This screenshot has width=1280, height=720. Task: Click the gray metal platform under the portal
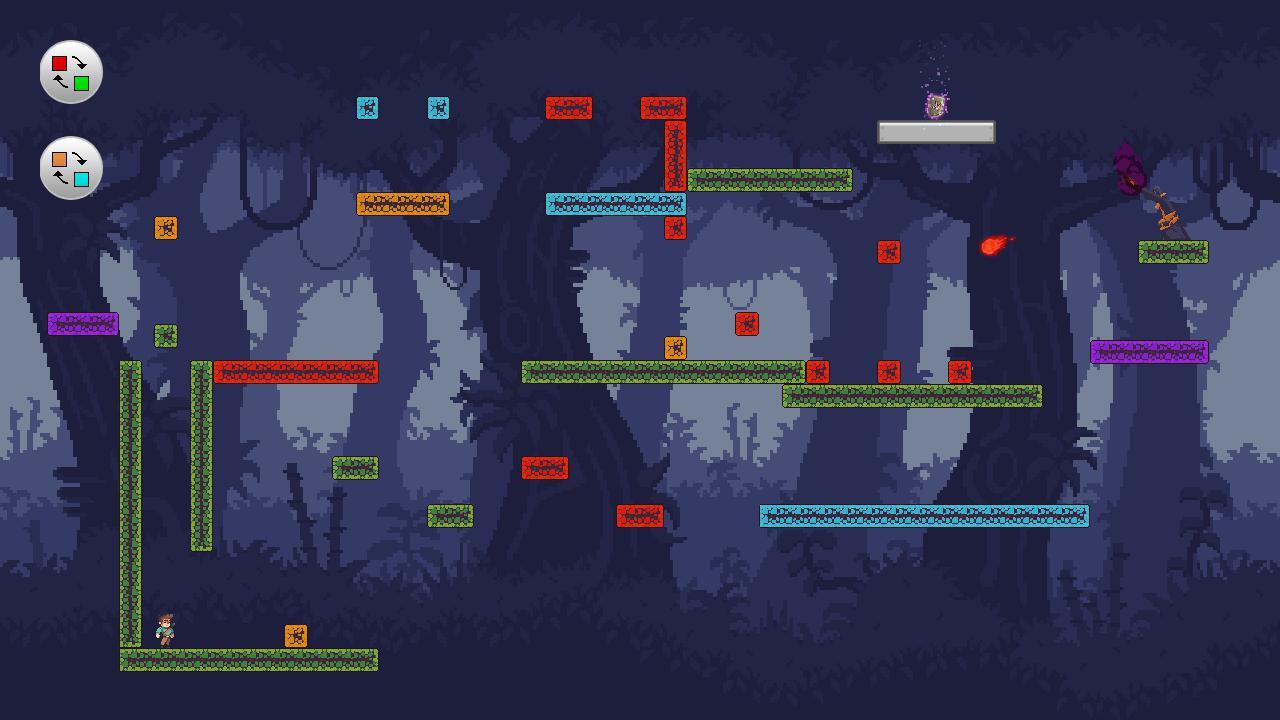[935, 131]
